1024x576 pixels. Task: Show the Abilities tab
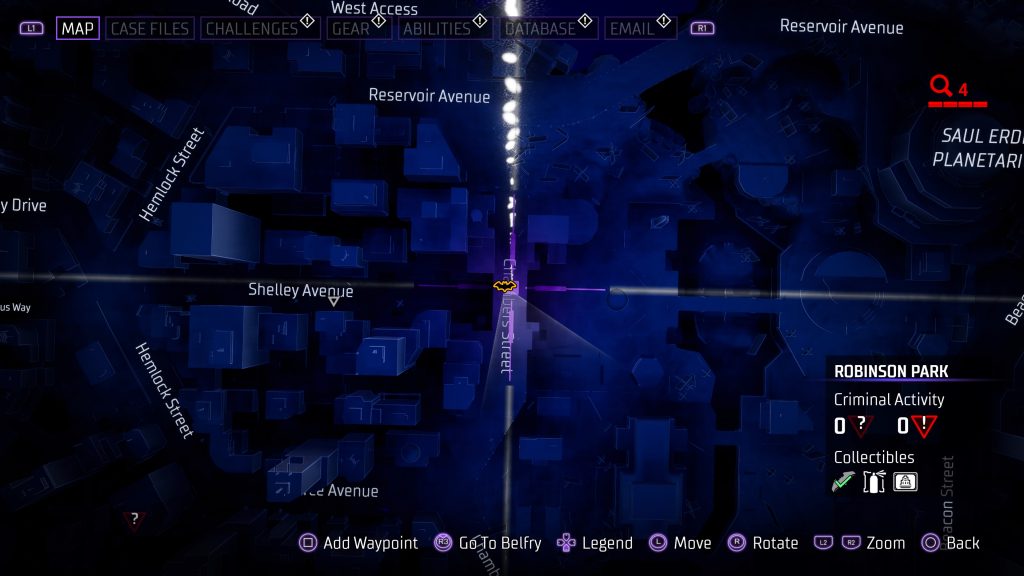(437, 28)
